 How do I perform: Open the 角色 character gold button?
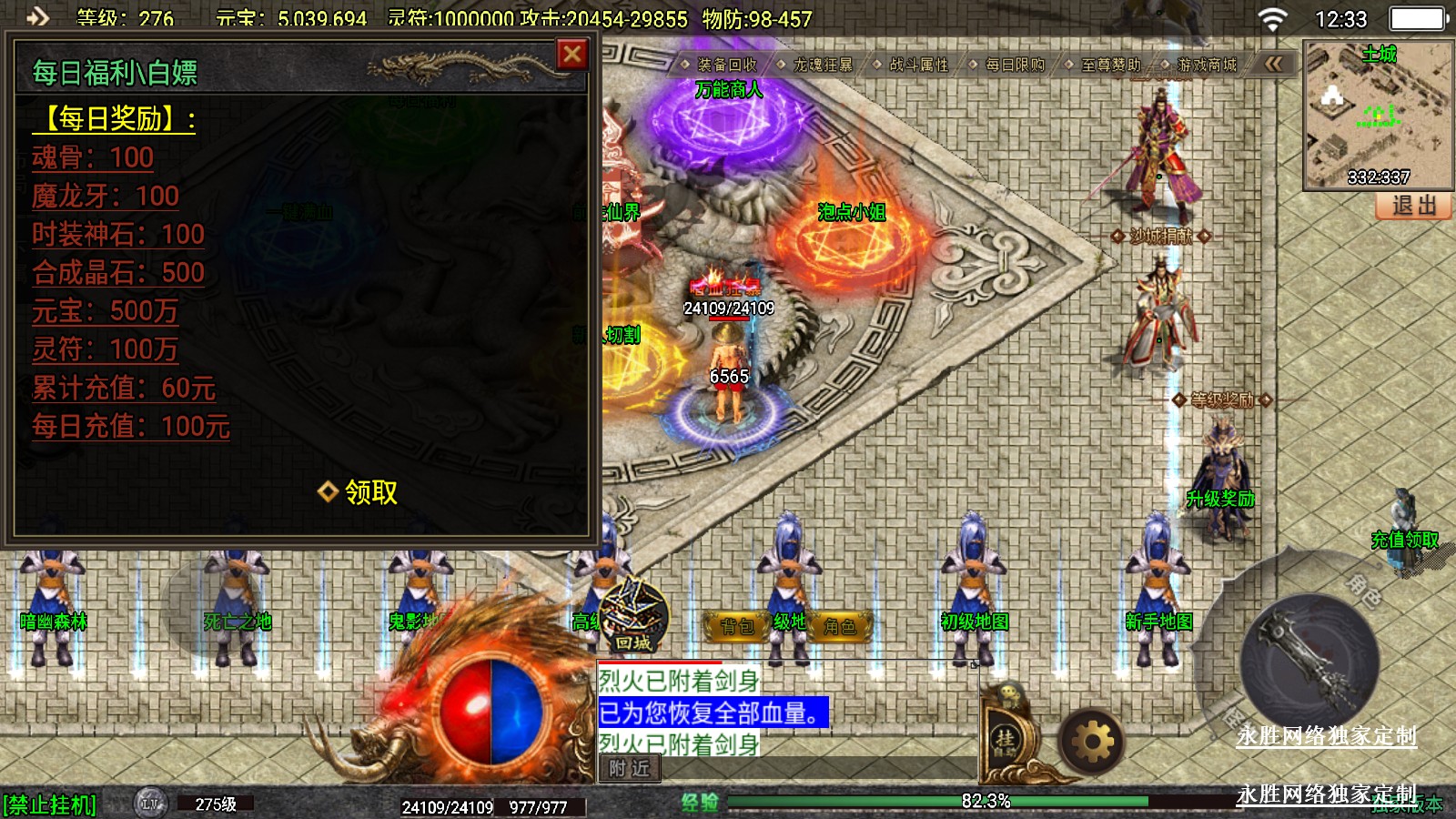(840, 626)
